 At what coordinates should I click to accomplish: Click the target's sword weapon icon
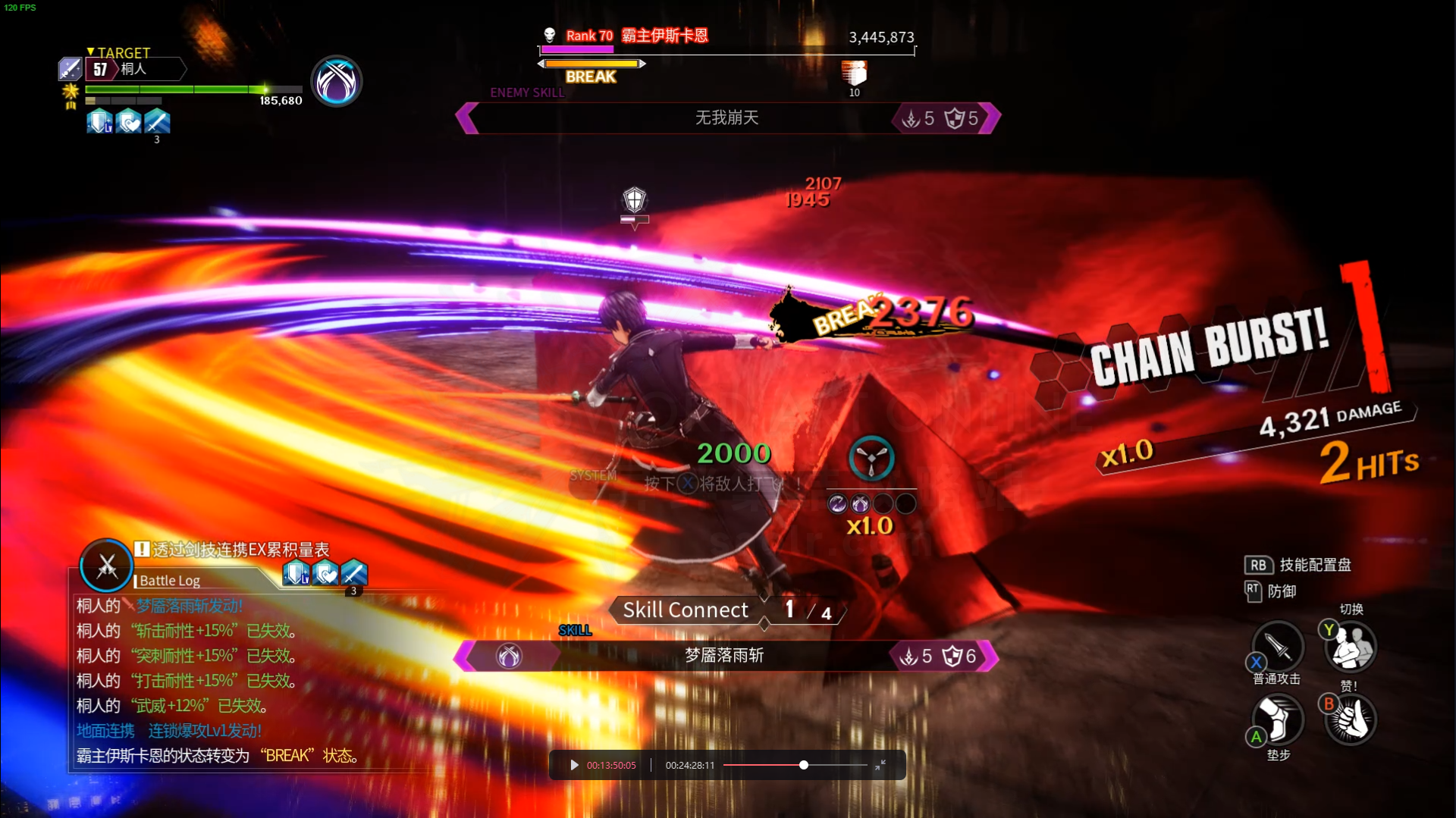(x=70, y=69)
